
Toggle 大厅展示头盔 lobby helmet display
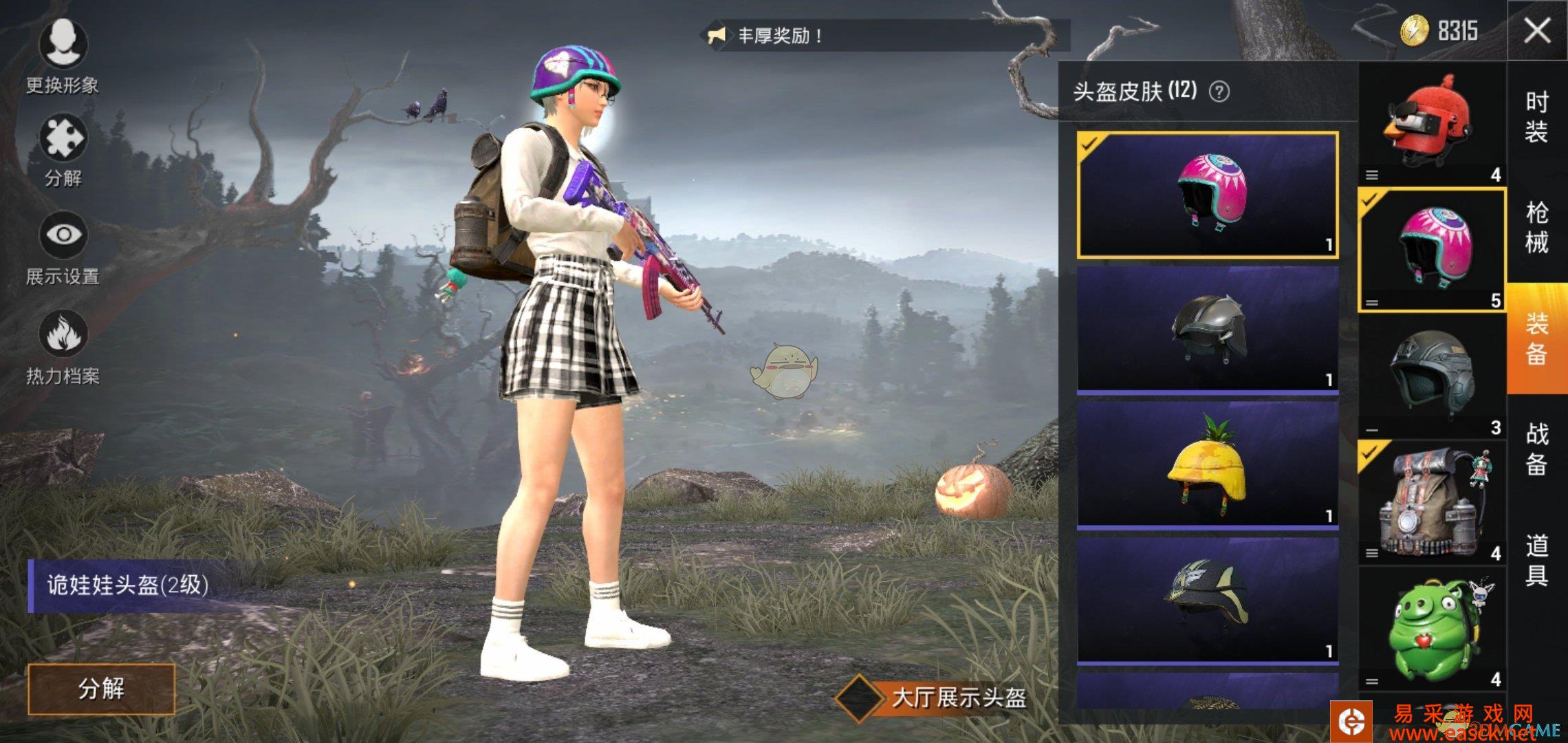point(858,698)
